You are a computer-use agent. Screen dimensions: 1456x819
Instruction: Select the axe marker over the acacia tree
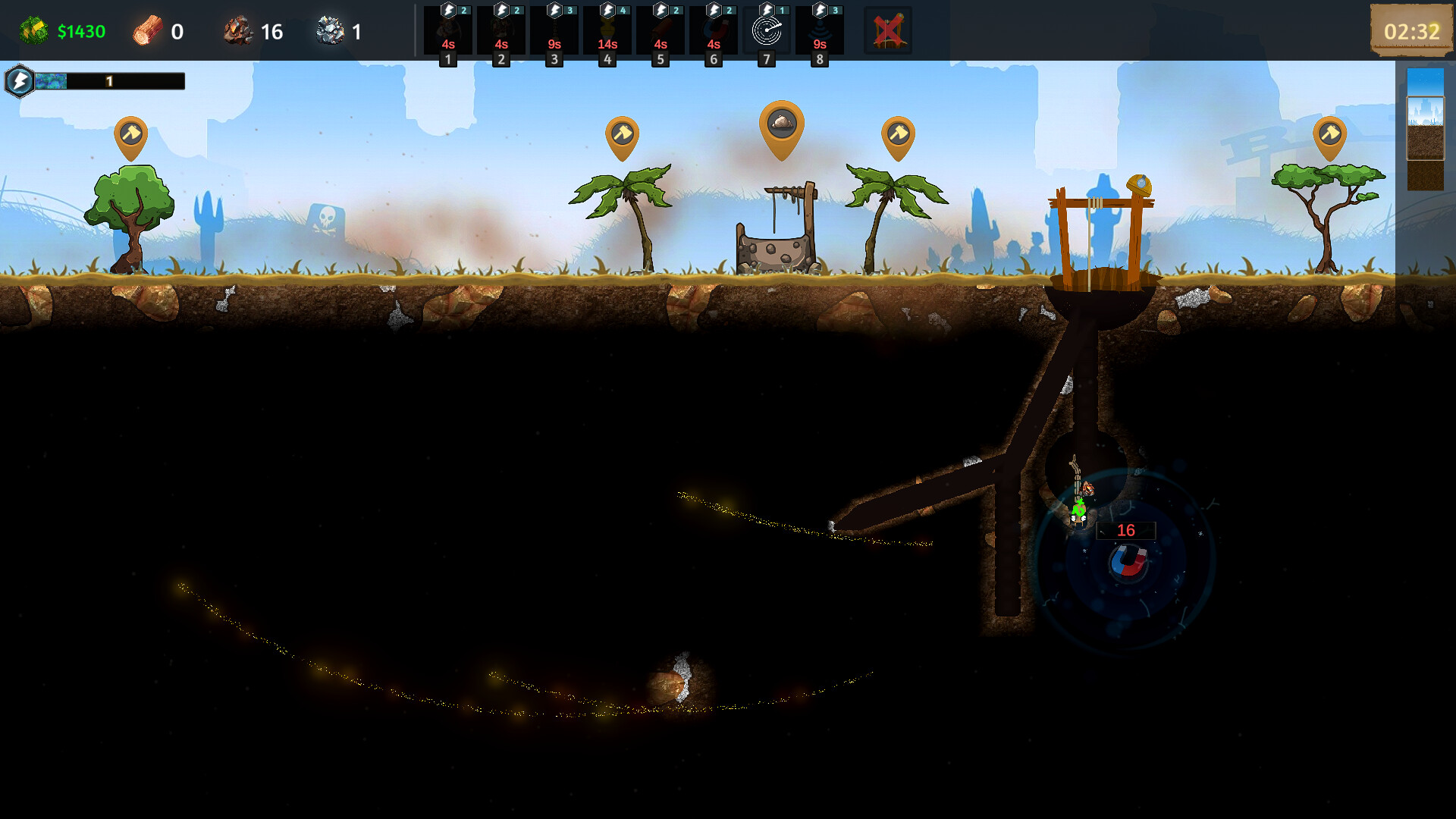pos(1329,135)
